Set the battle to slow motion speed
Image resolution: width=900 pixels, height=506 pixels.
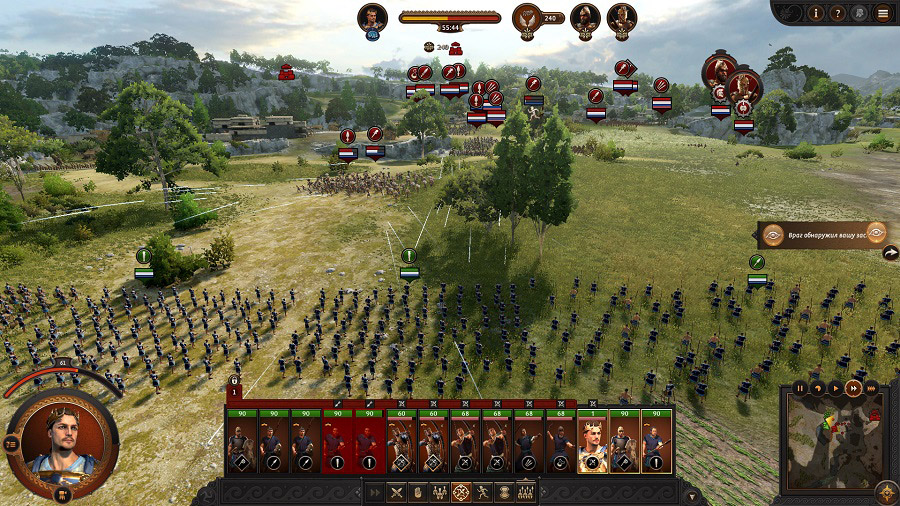[818, 387]
